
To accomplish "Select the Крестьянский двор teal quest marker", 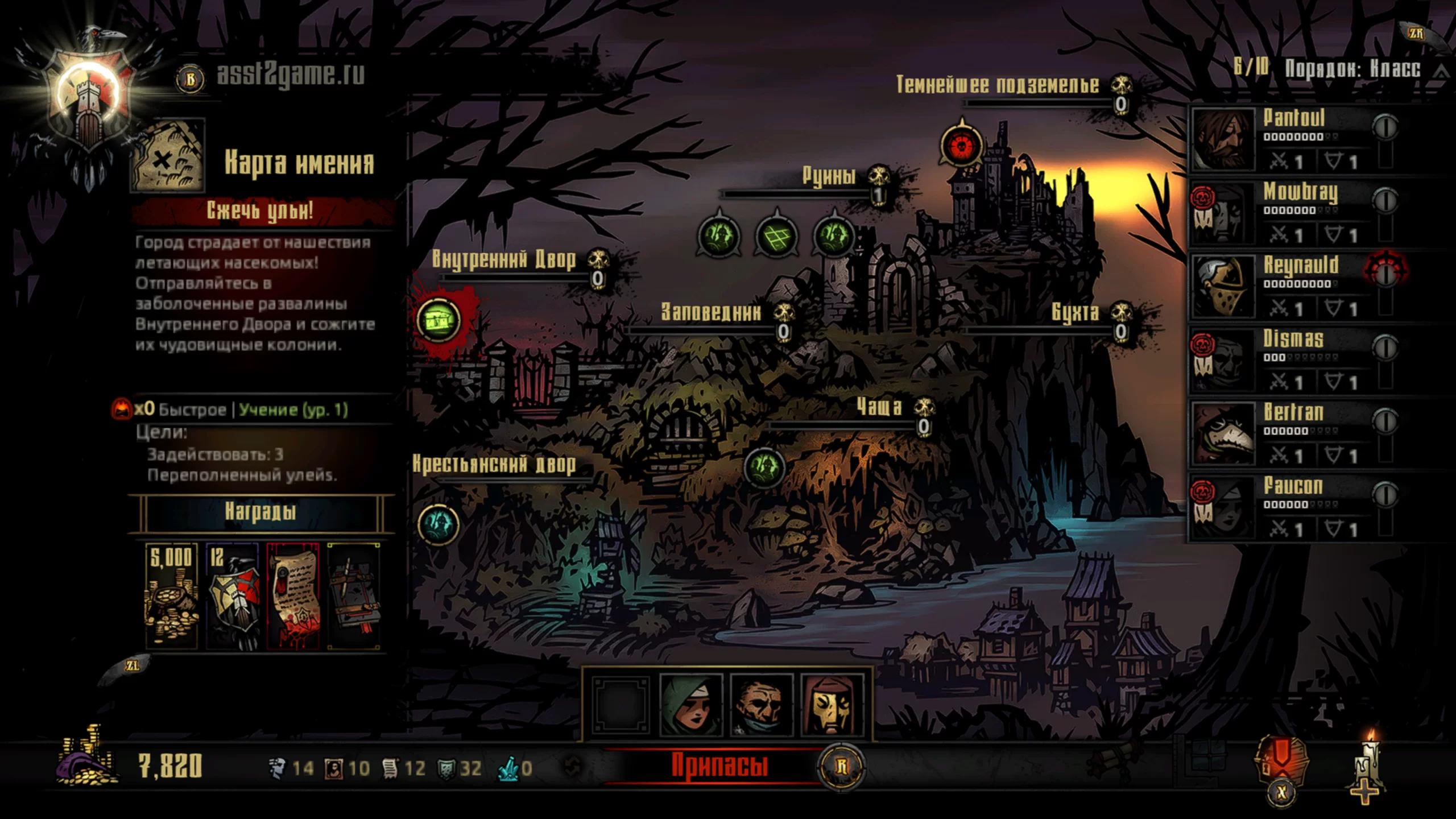I will coord(438,524).
